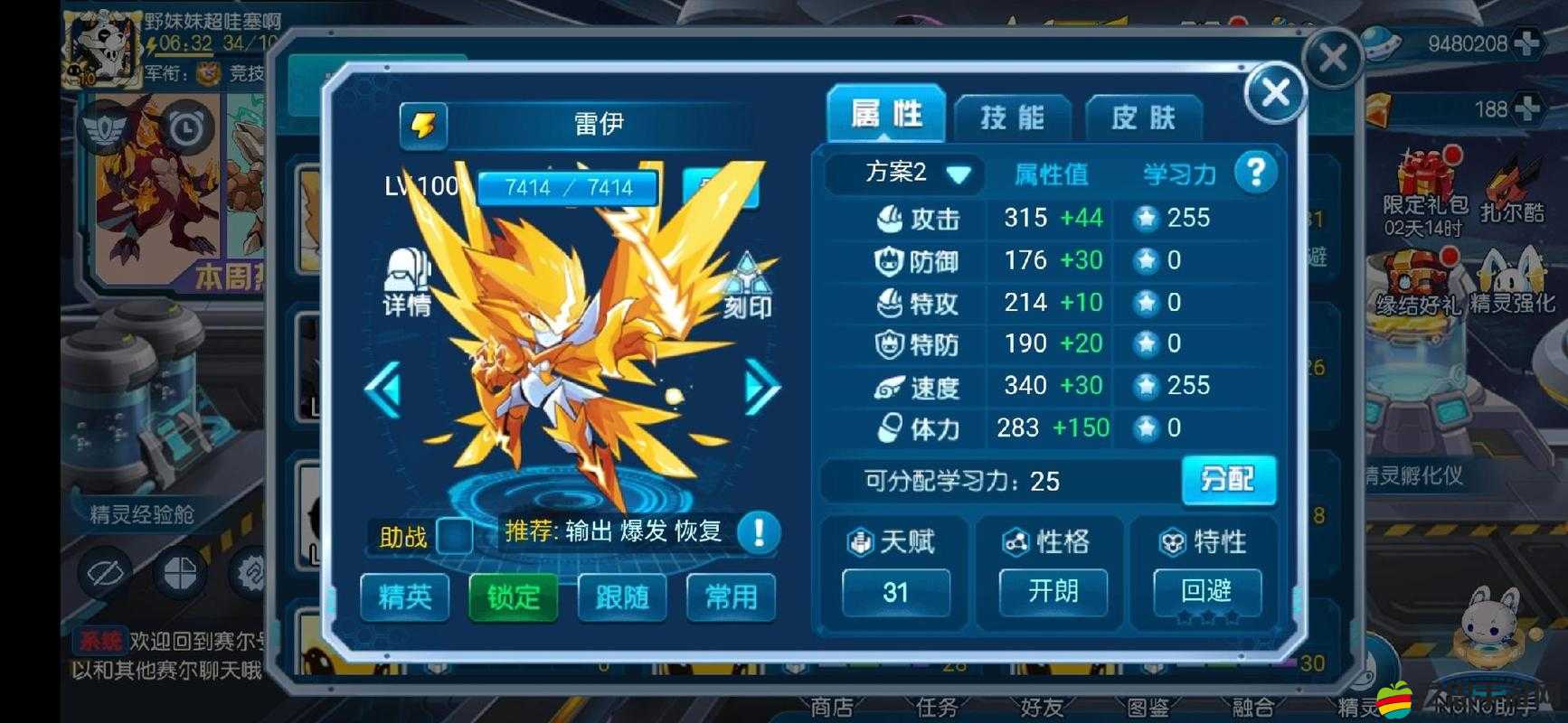Click the lightning element icon beside 雷伊's name
The image size is (1568, 723).
tap(424, 125)
